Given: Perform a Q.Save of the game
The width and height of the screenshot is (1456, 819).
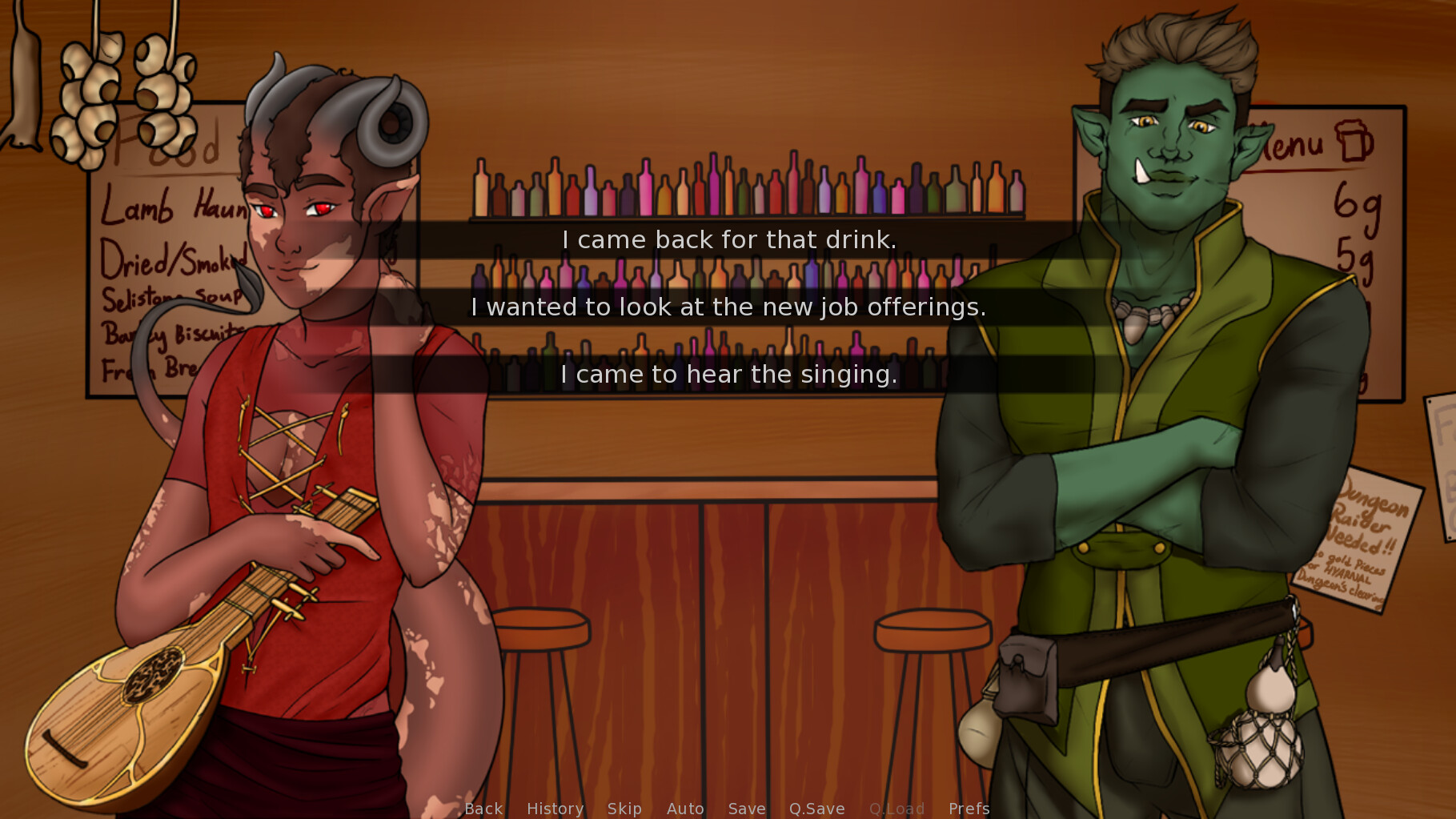Looking at the screenshot, I should click(816, 809).
